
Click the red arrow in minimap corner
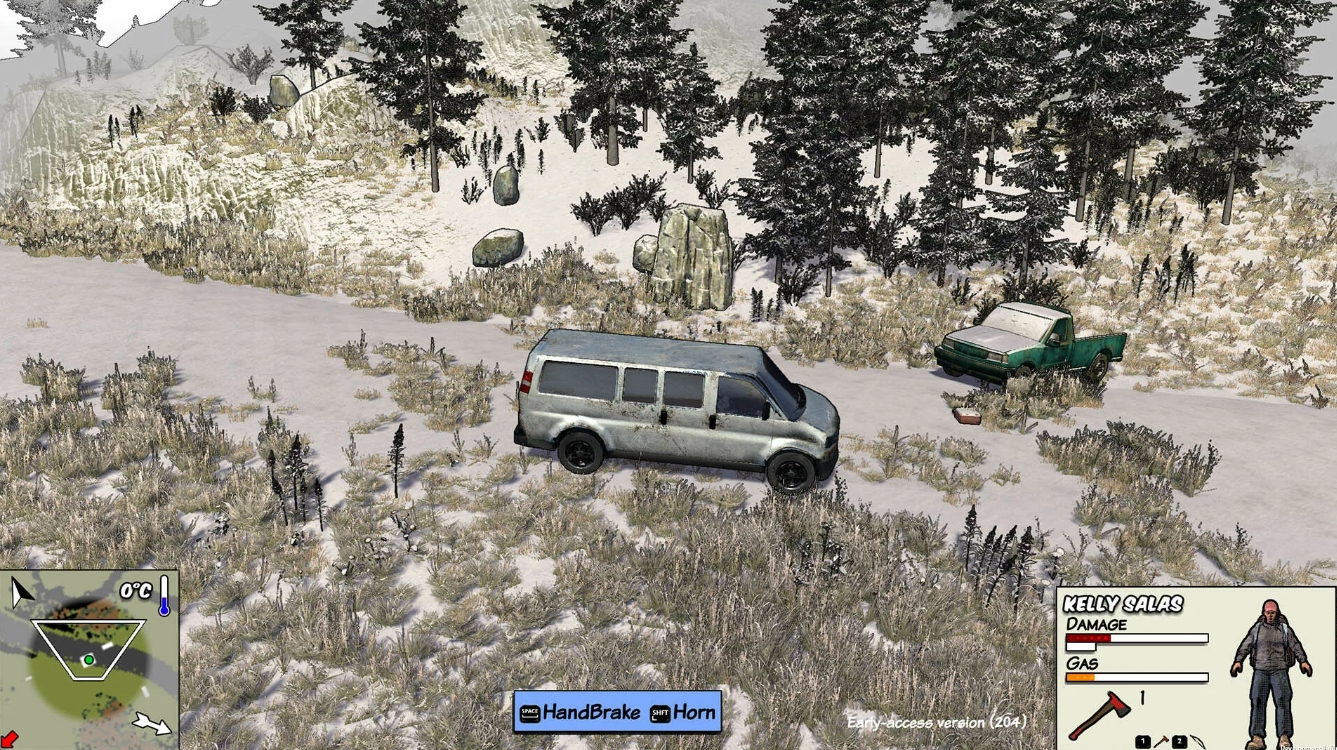click(x=9, y=738)
